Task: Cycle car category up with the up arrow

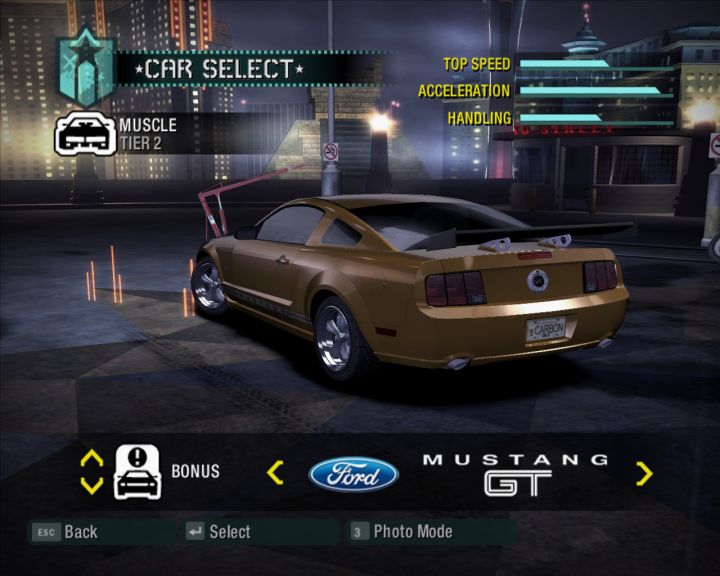Action: pyautogui.click(x=91, y=458)
